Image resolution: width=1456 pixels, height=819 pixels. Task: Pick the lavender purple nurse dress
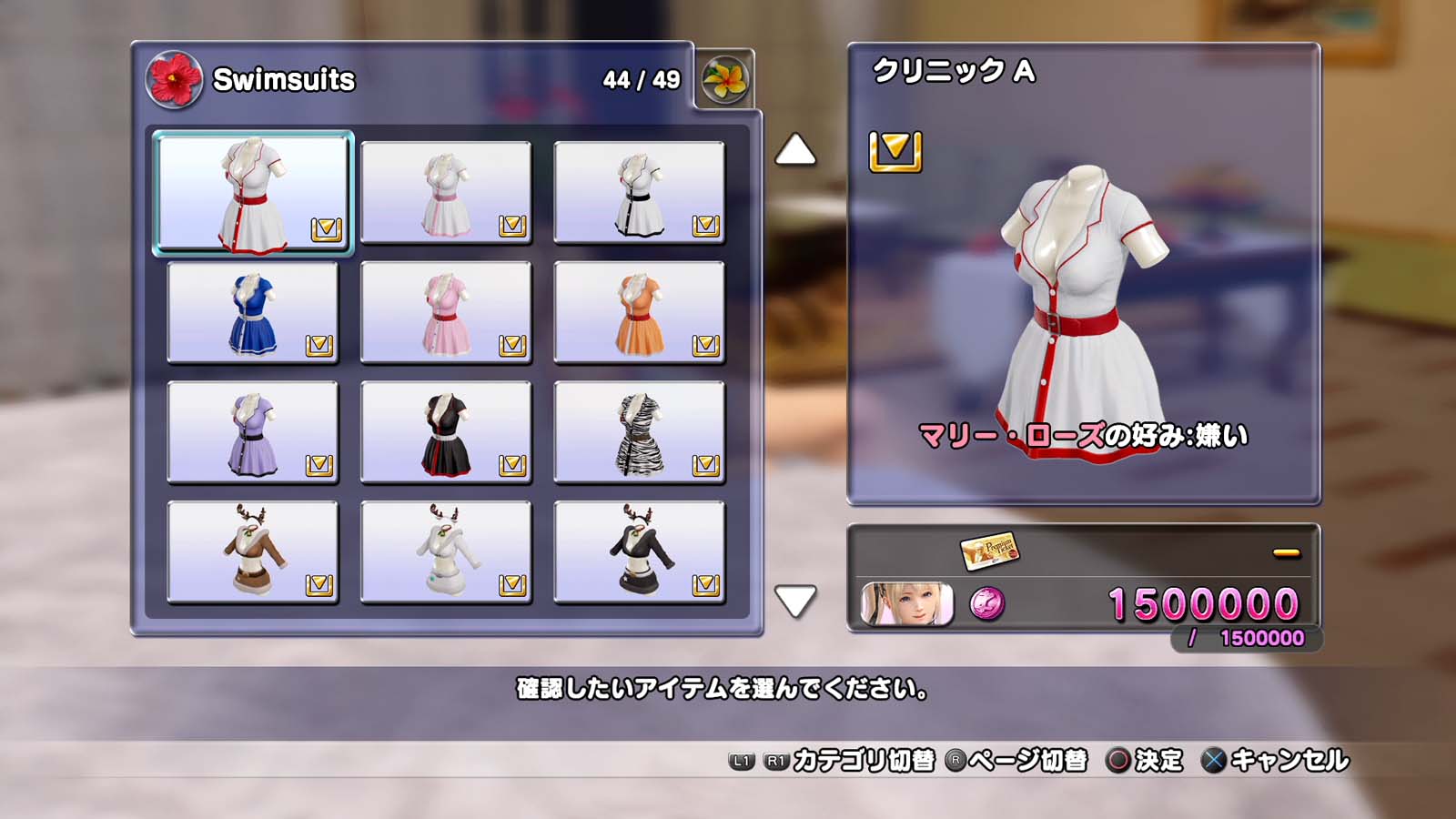pyautogui.click(x=253, y=432)
